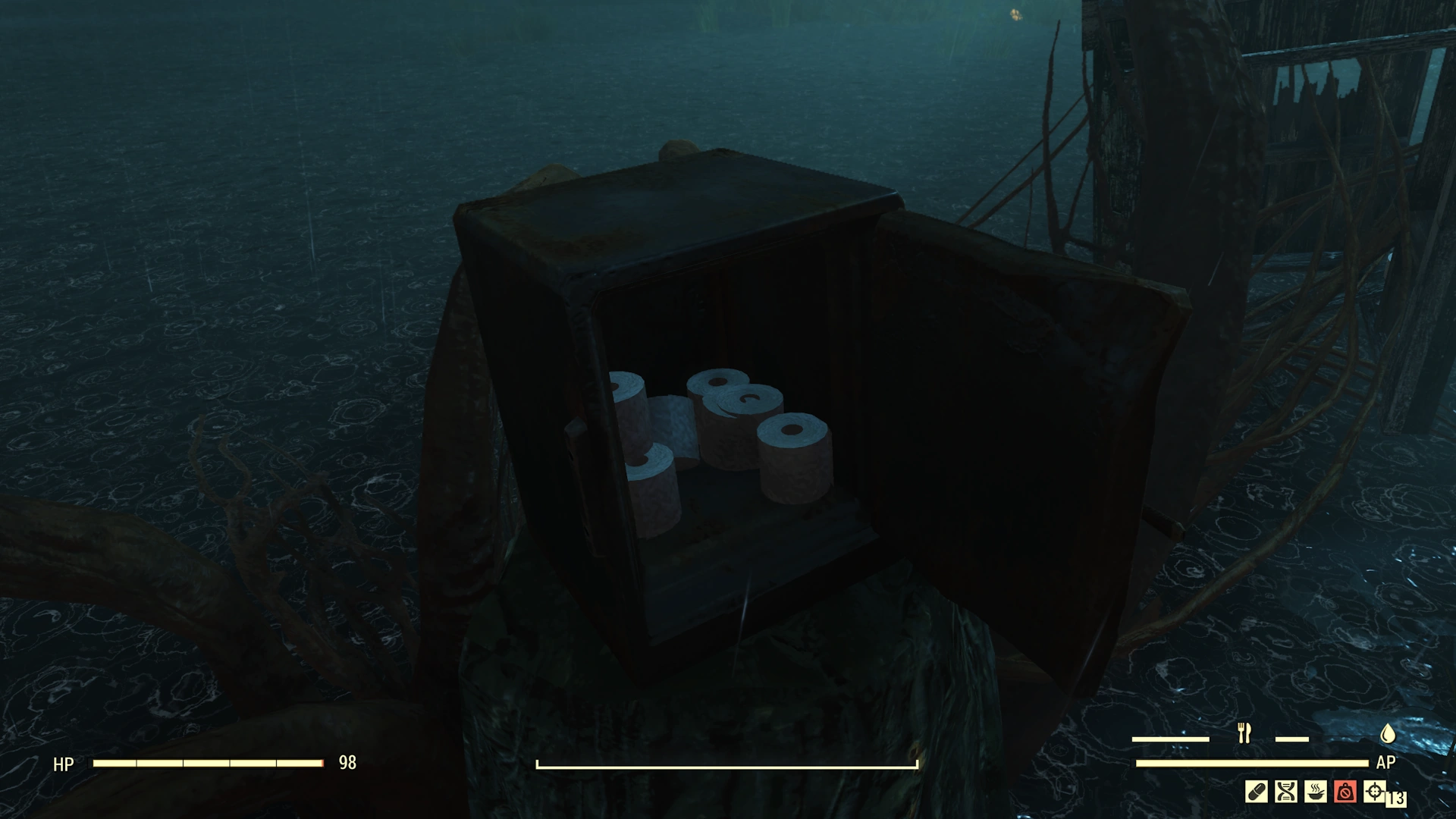
Task: Click the water drop thirst icon
Action: click(x=1387, y=733)
